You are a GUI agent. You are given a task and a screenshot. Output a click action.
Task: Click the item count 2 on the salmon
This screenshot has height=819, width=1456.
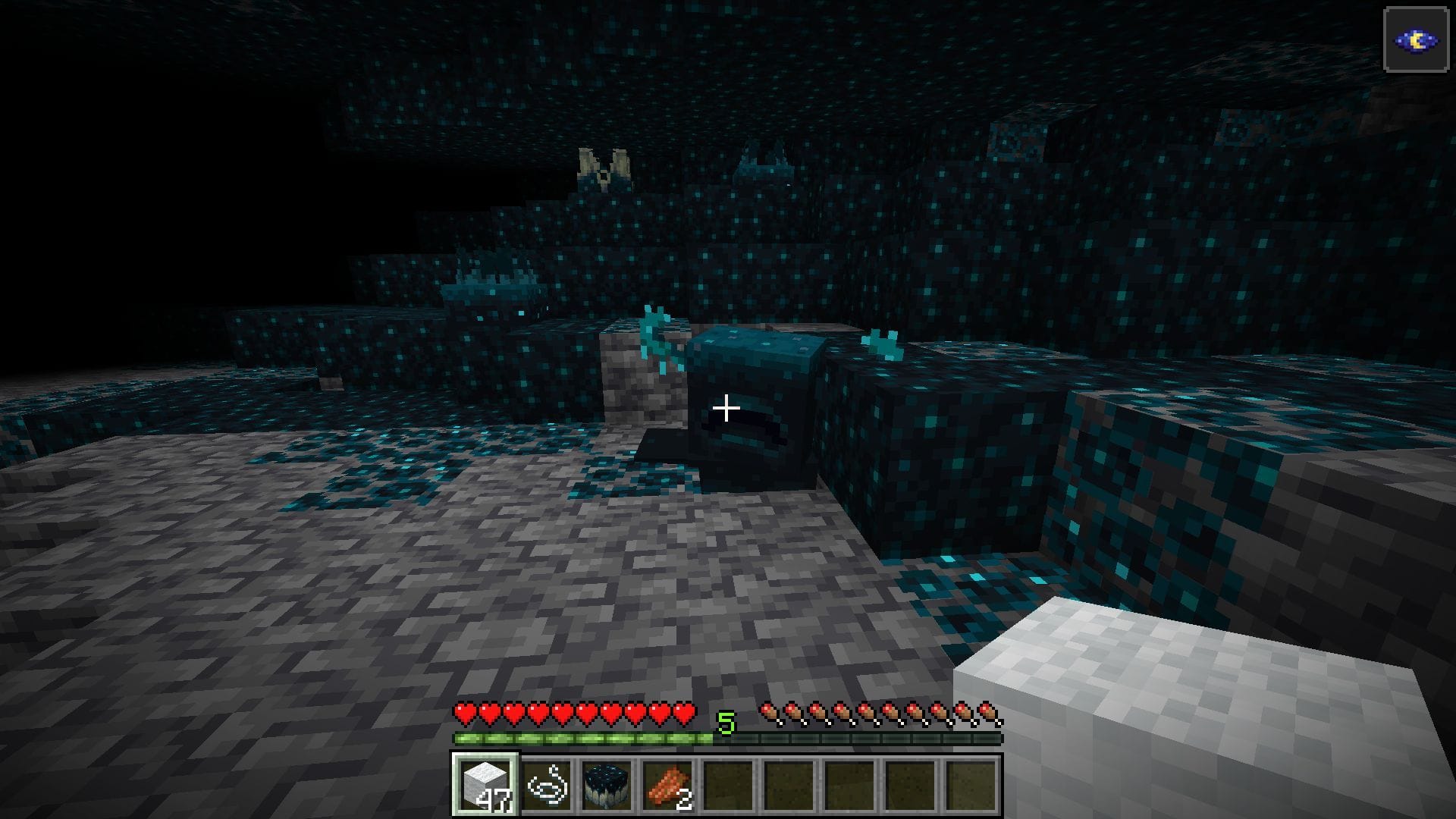pyautogui.click(x=682, y=801)
